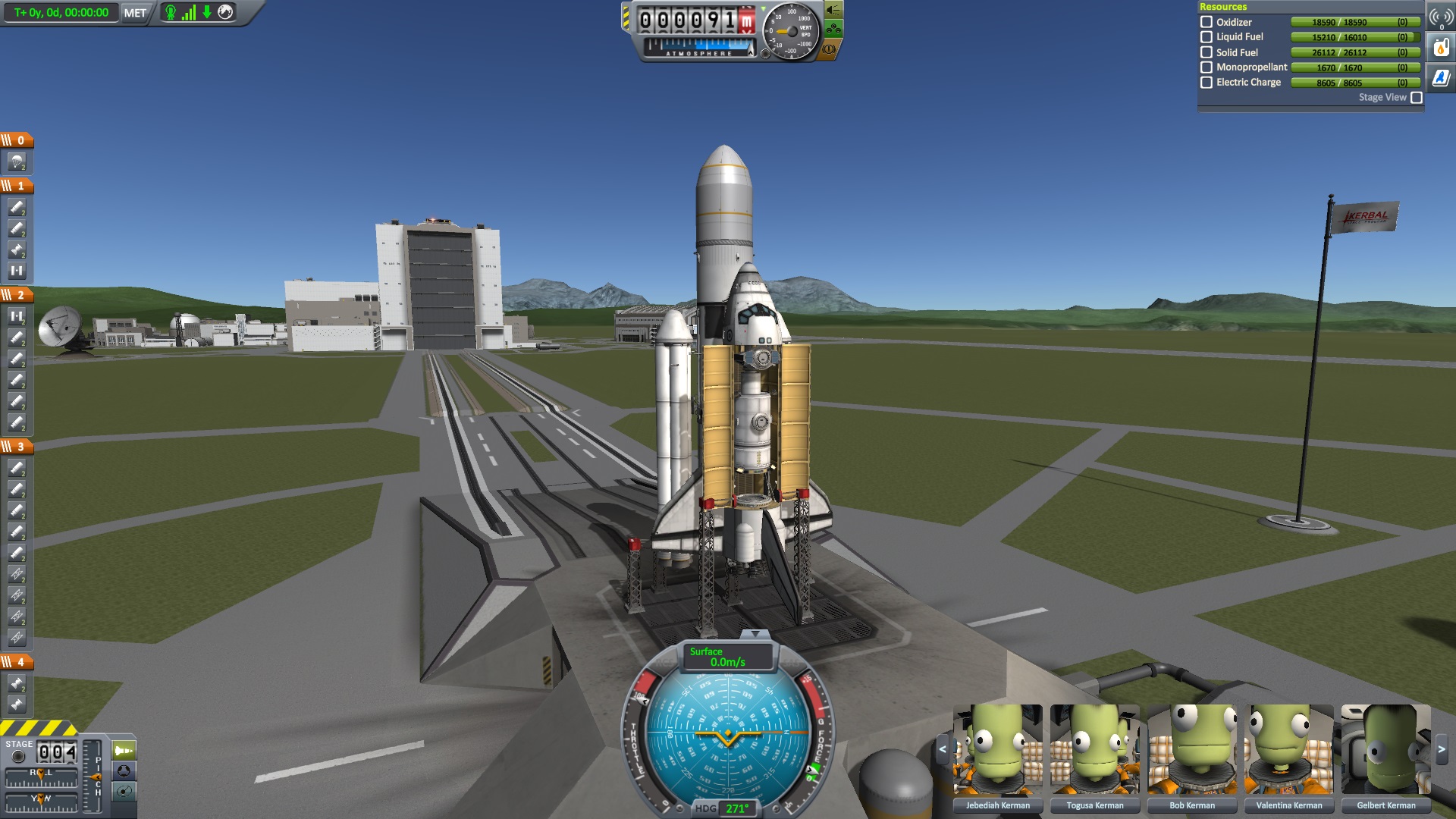Switch the mission clock MET mode

point(135,13)
